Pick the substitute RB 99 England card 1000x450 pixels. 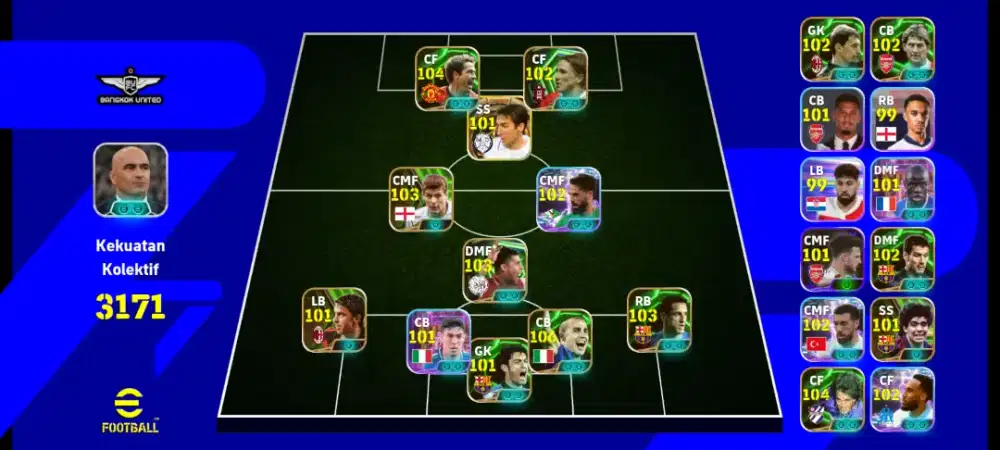pos(902,119)
